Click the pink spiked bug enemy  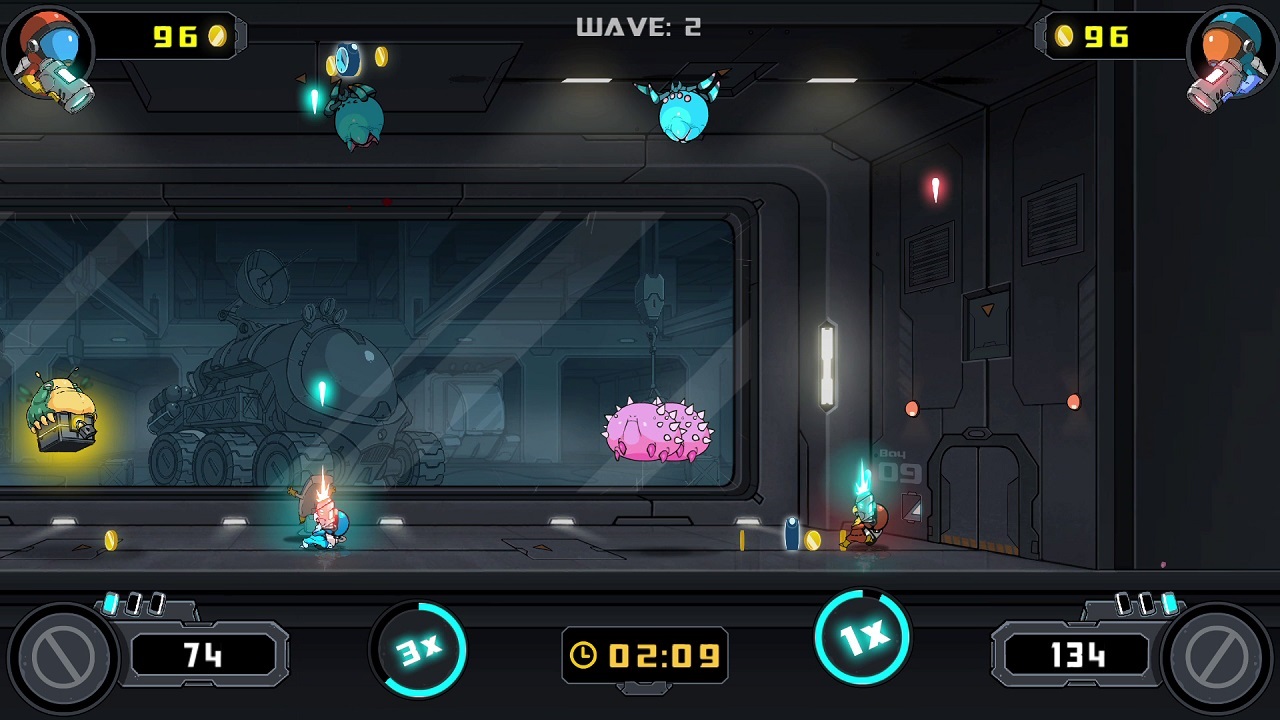pos(656,430)
